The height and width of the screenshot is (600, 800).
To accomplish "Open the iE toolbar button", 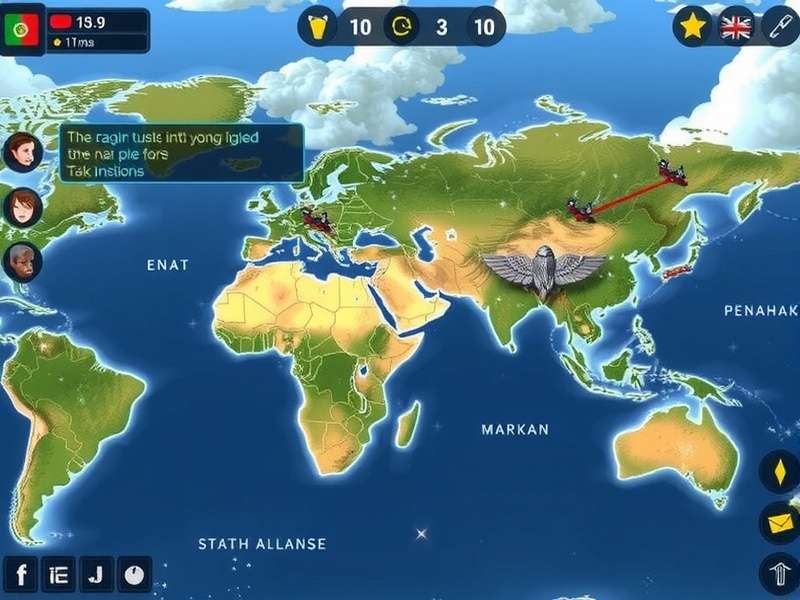I will click(58, 575).
